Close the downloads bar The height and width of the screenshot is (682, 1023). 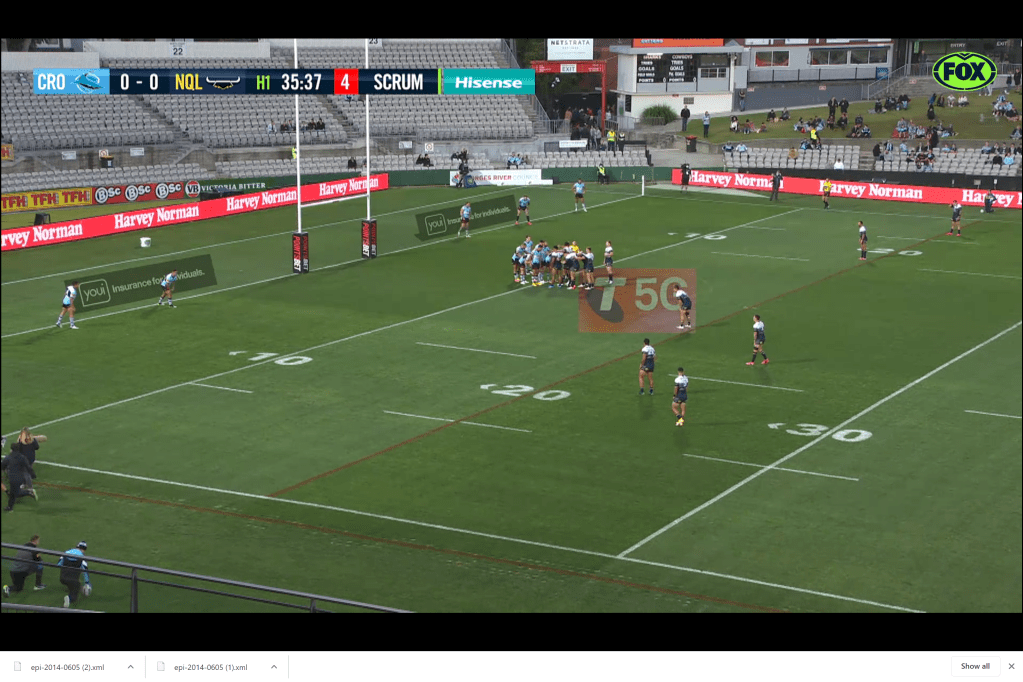(x=1011, y=666)
